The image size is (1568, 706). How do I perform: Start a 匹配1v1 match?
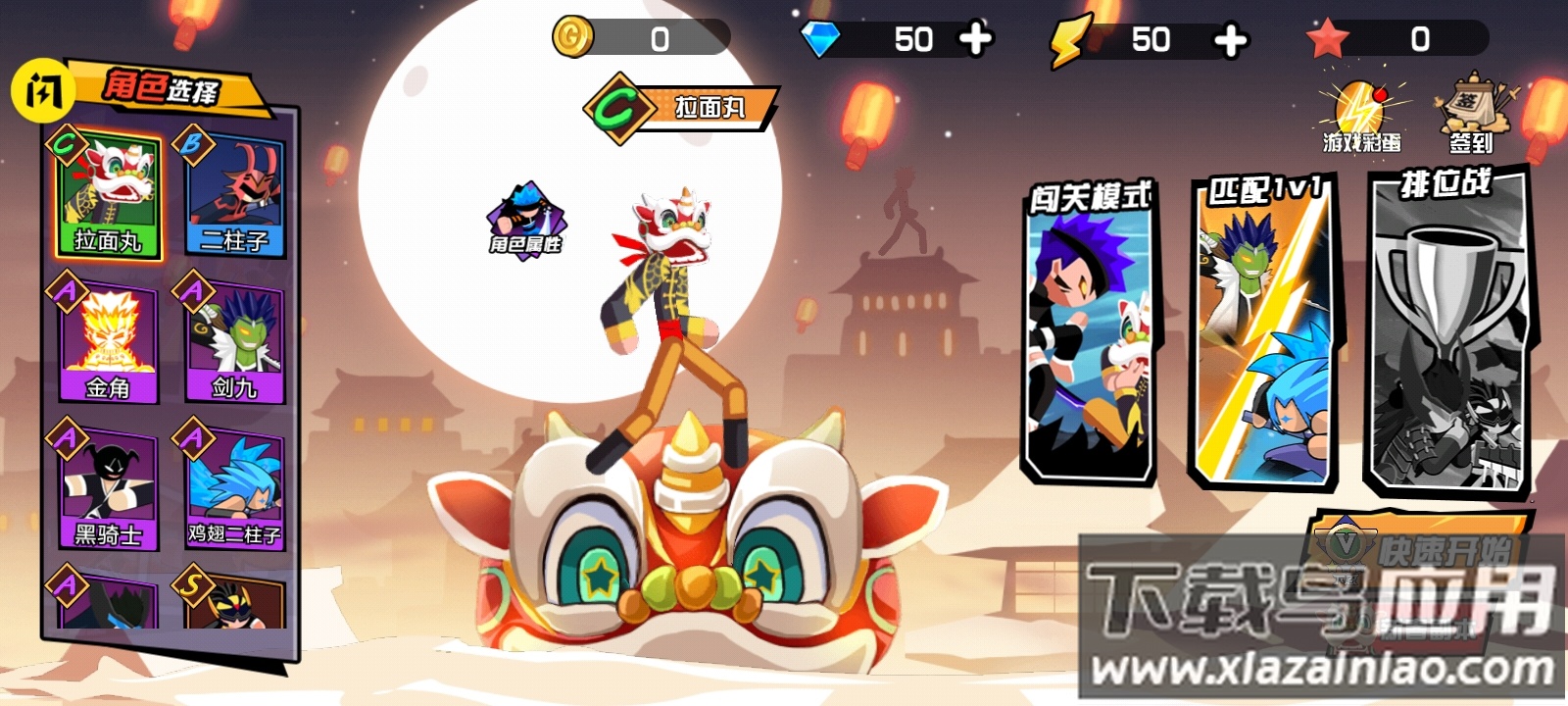click(x=1263, y=333)
